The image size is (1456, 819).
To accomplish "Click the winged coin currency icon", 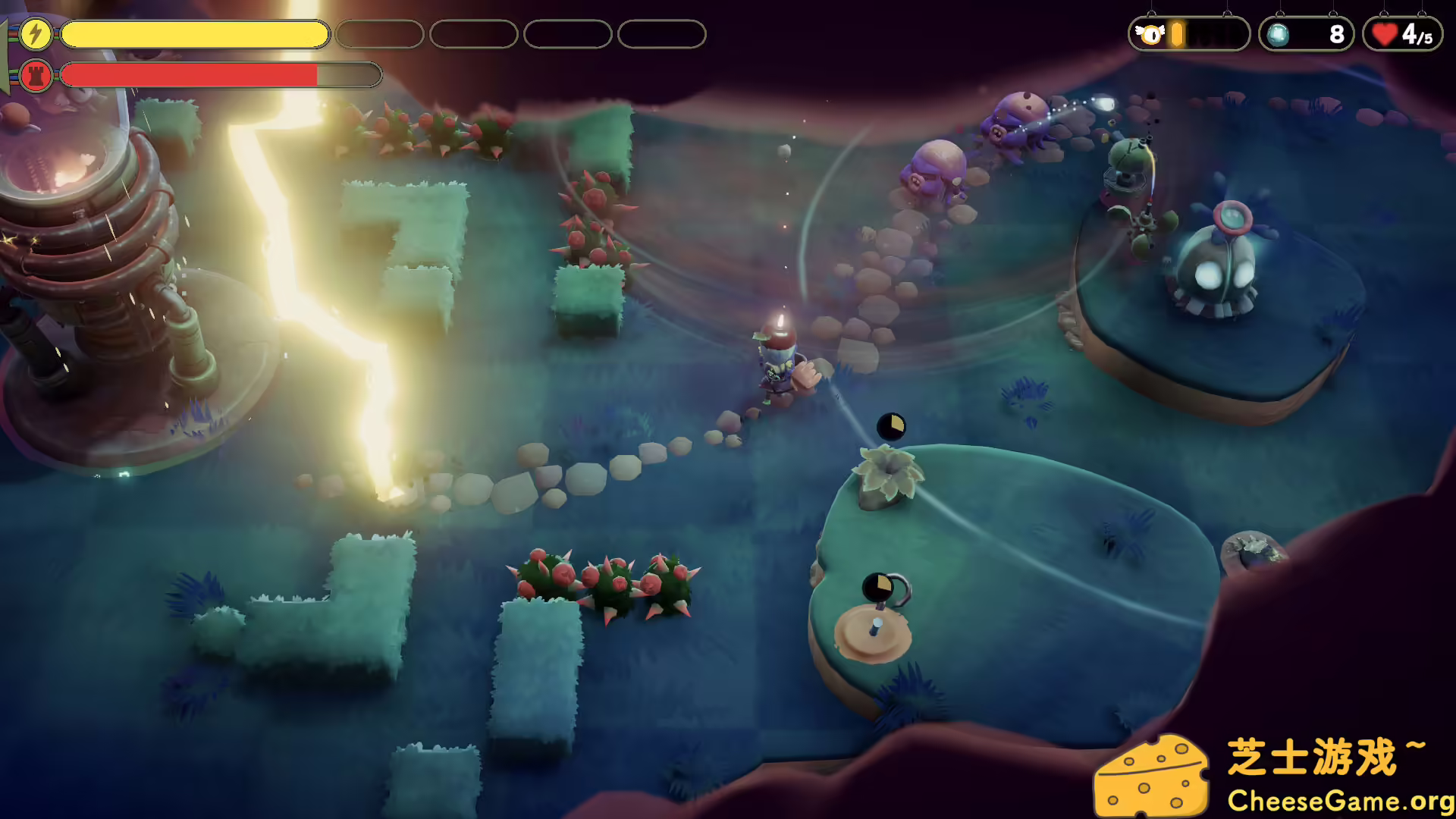I will pyautogui.click(x=1150, y=33).
